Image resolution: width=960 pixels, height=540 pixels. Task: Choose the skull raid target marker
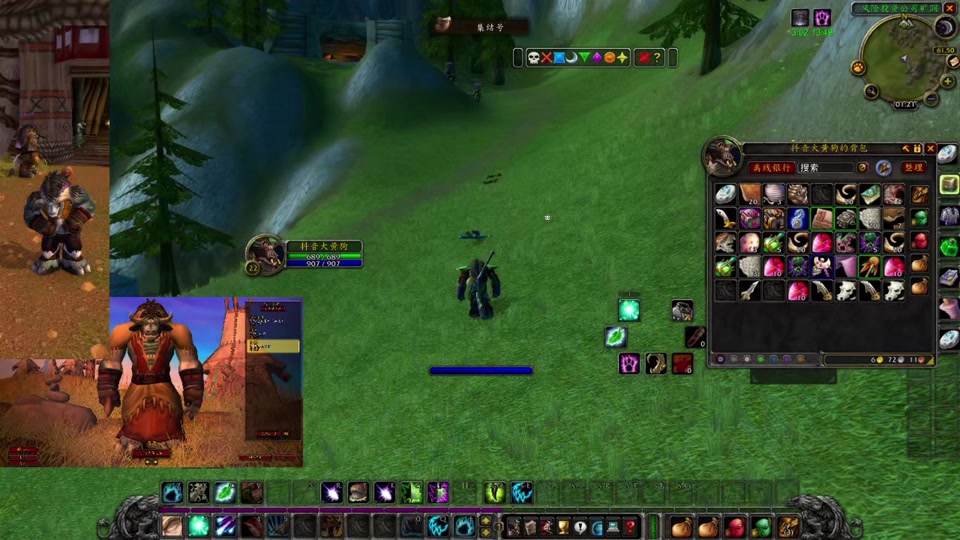click(534, 58)
